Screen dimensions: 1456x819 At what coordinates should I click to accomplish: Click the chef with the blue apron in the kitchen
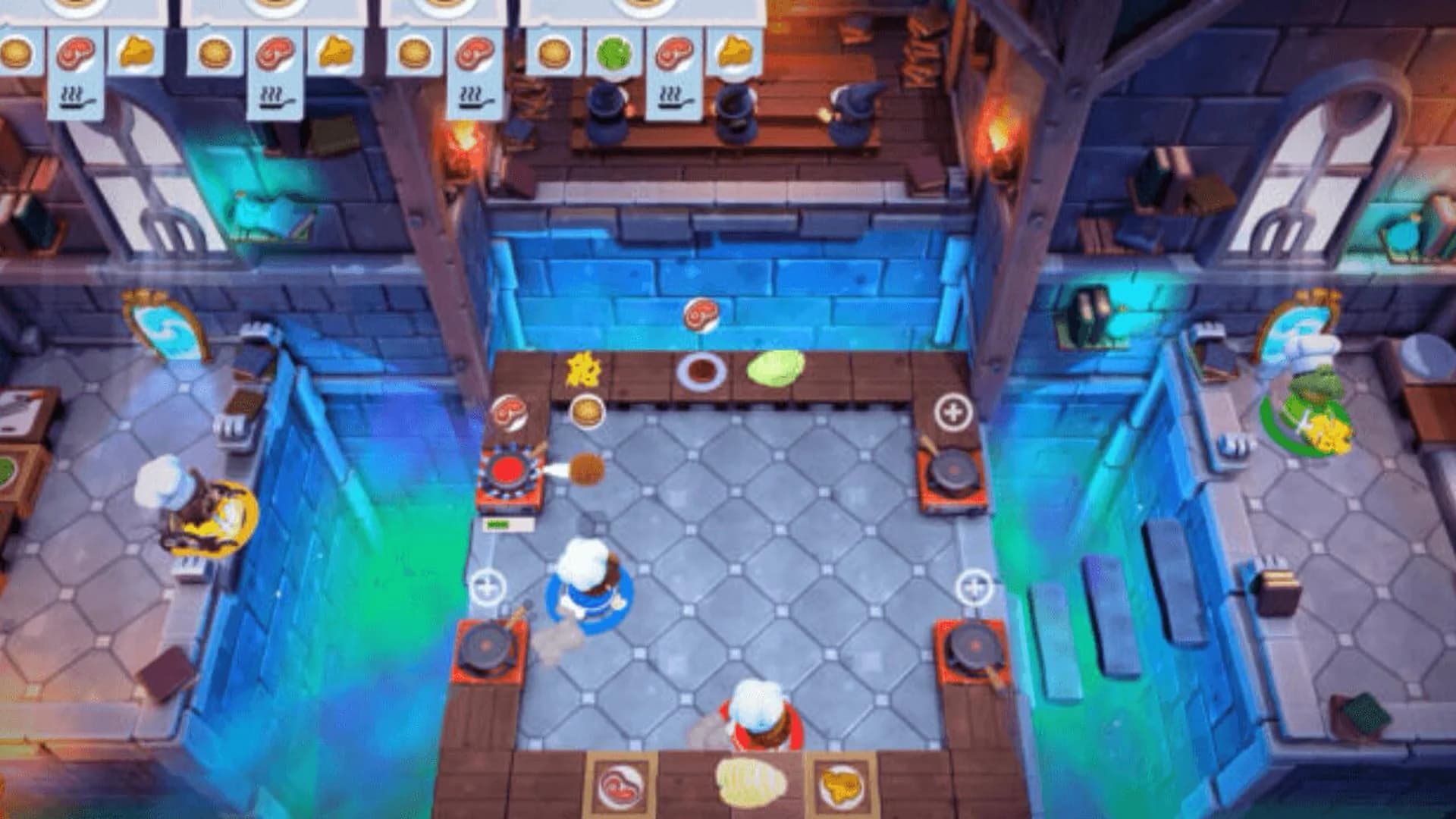[588, 584]
